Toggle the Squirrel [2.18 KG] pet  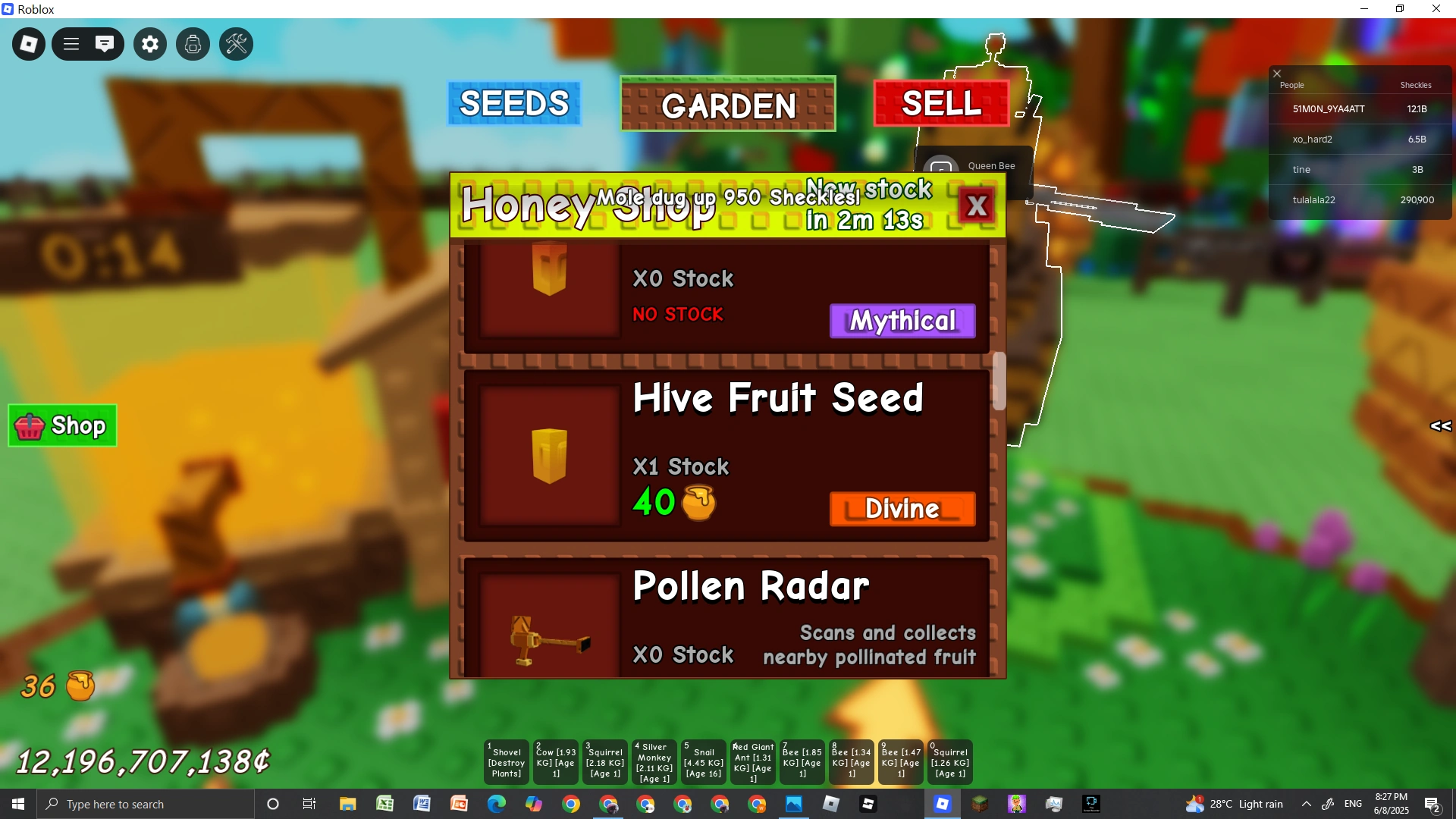[604, 761]
